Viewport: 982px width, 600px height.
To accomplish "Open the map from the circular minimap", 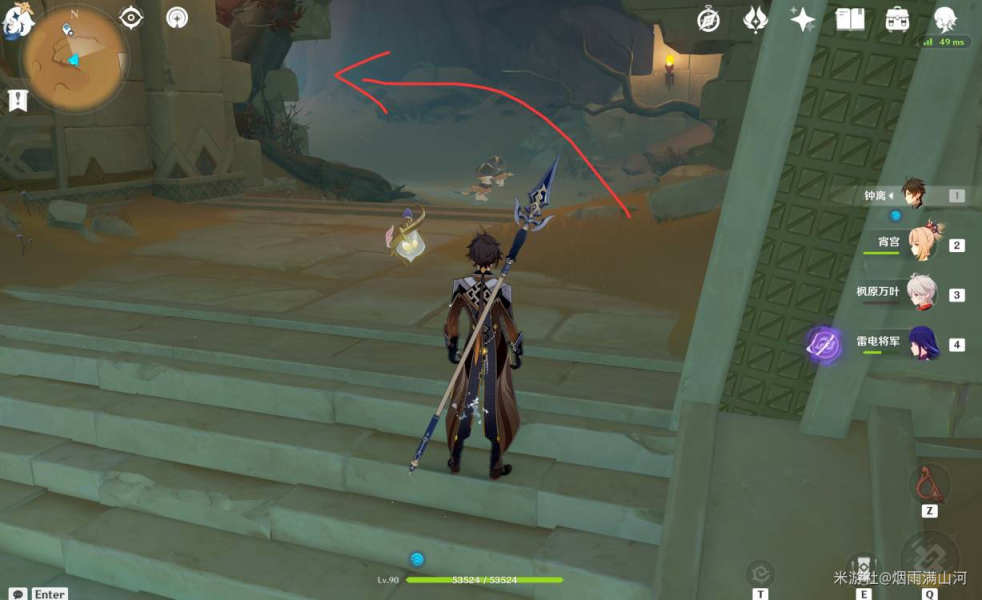I will coord(75,58).
